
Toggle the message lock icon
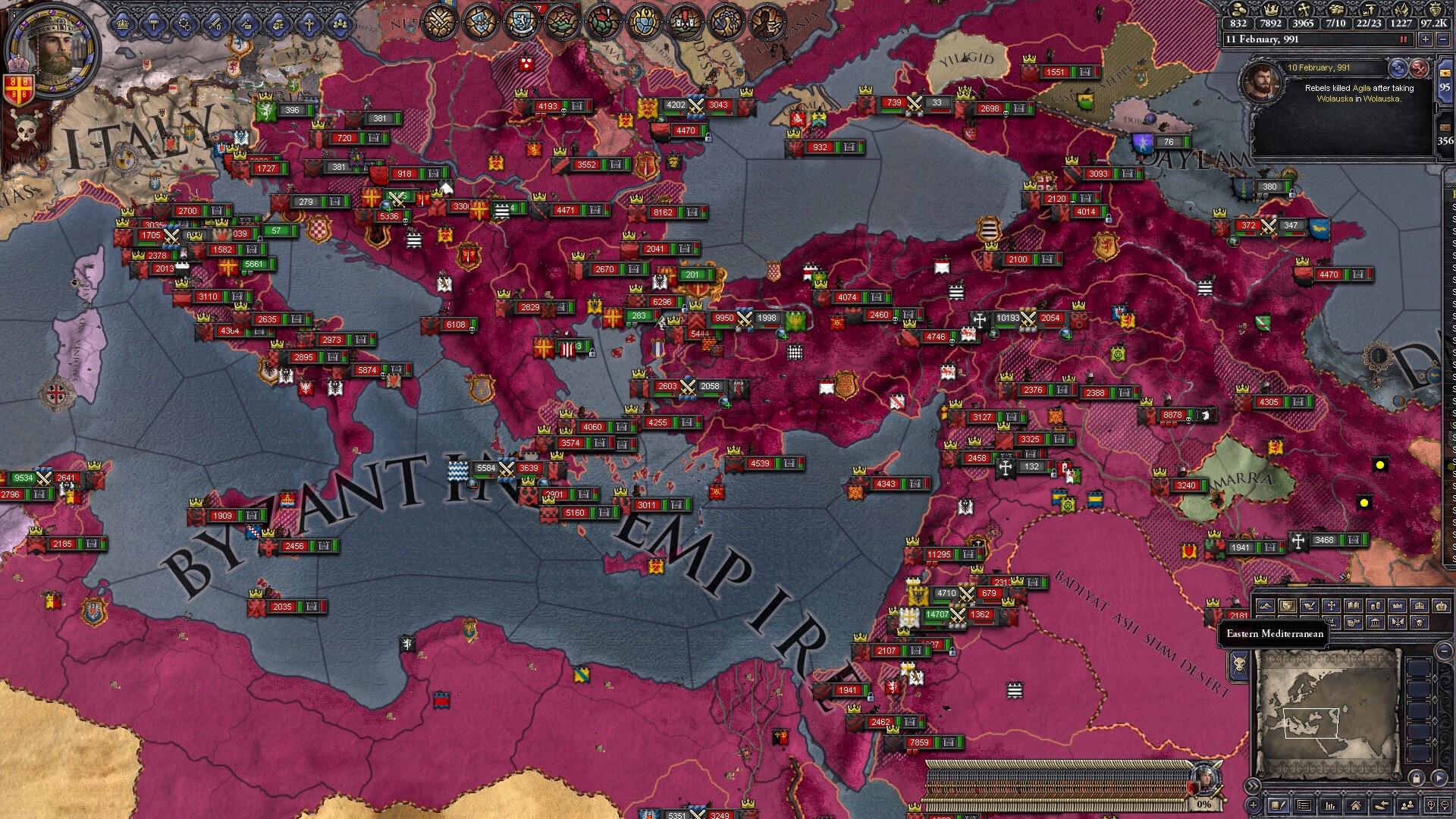1417,778
